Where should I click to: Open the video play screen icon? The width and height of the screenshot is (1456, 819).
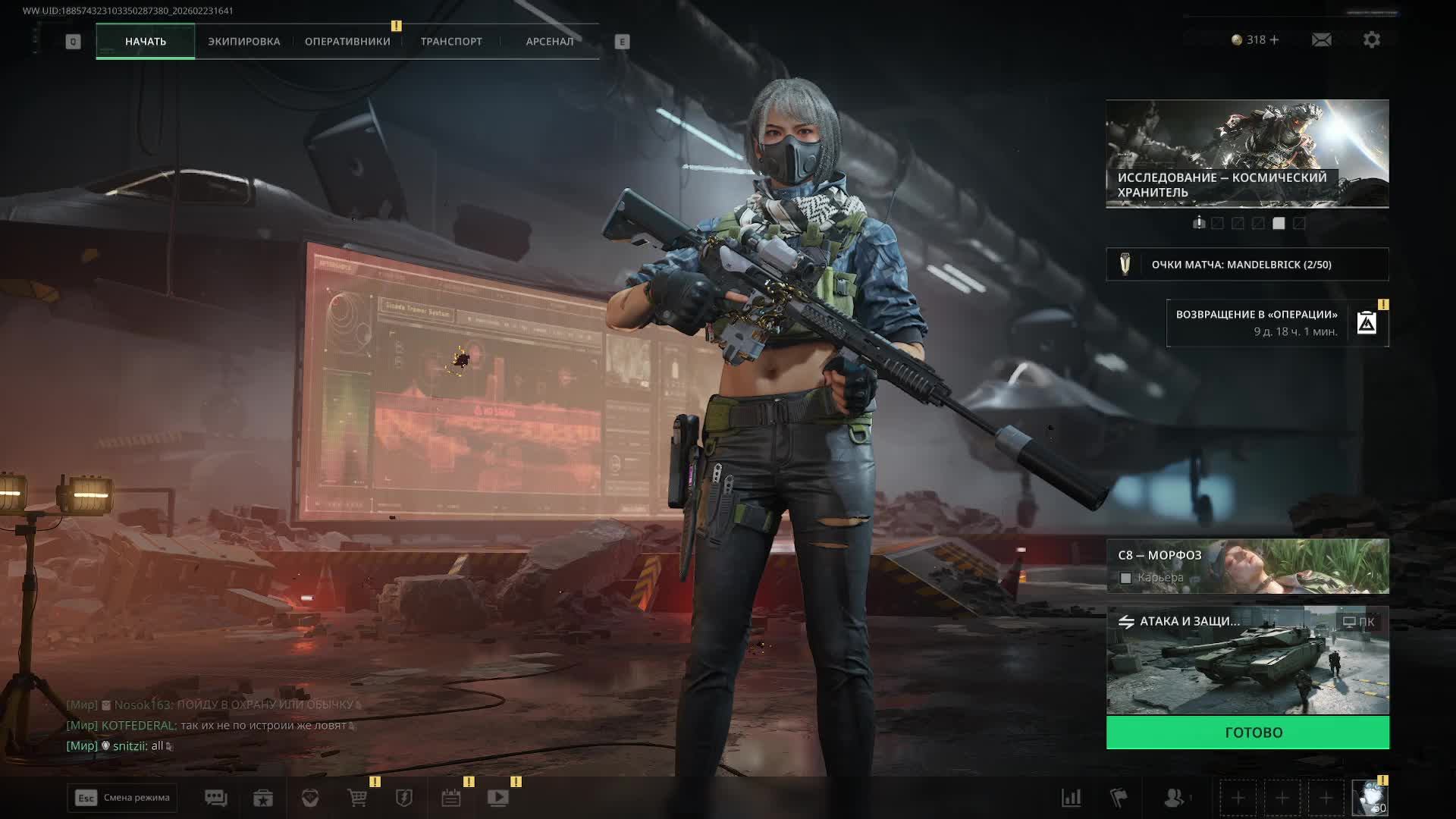click(498, 798)
